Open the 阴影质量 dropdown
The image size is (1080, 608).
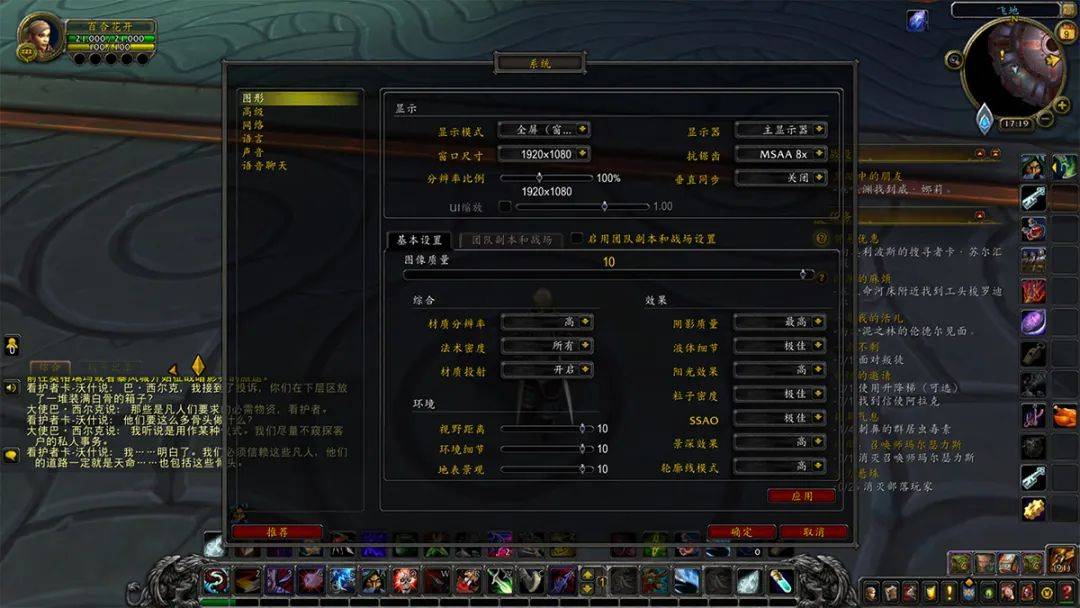pos(780,322)
